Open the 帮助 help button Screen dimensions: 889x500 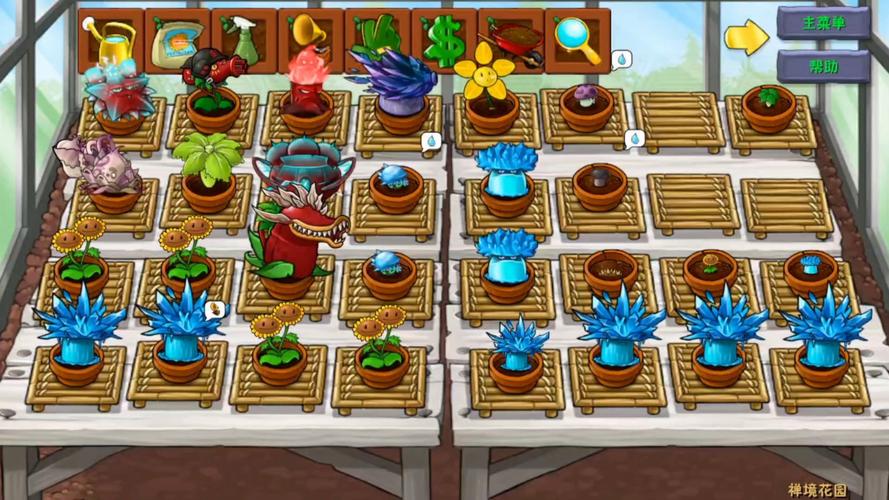click(822, 66)
